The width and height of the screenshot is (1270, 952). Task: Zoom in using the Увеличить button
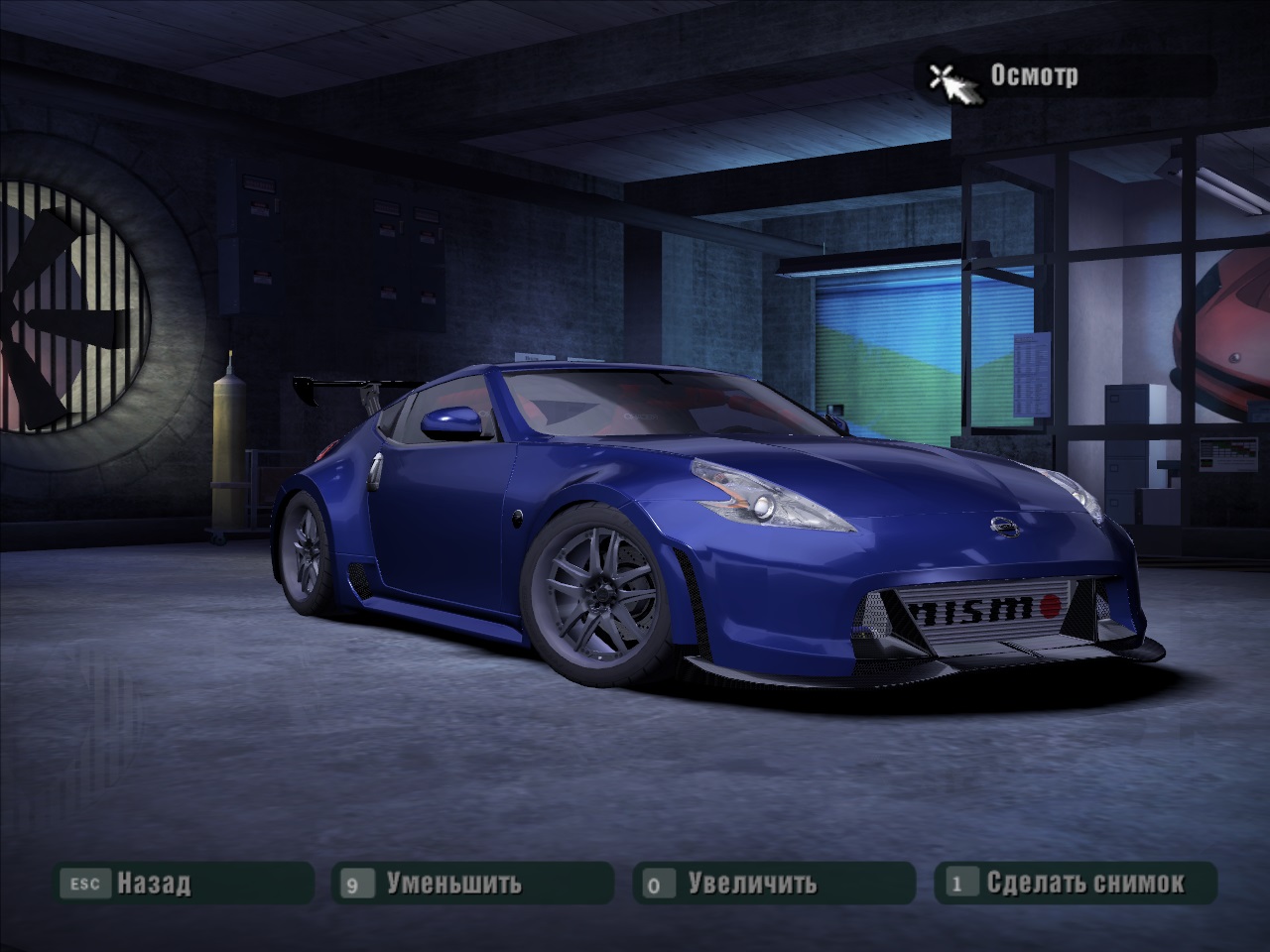(752, 883)
